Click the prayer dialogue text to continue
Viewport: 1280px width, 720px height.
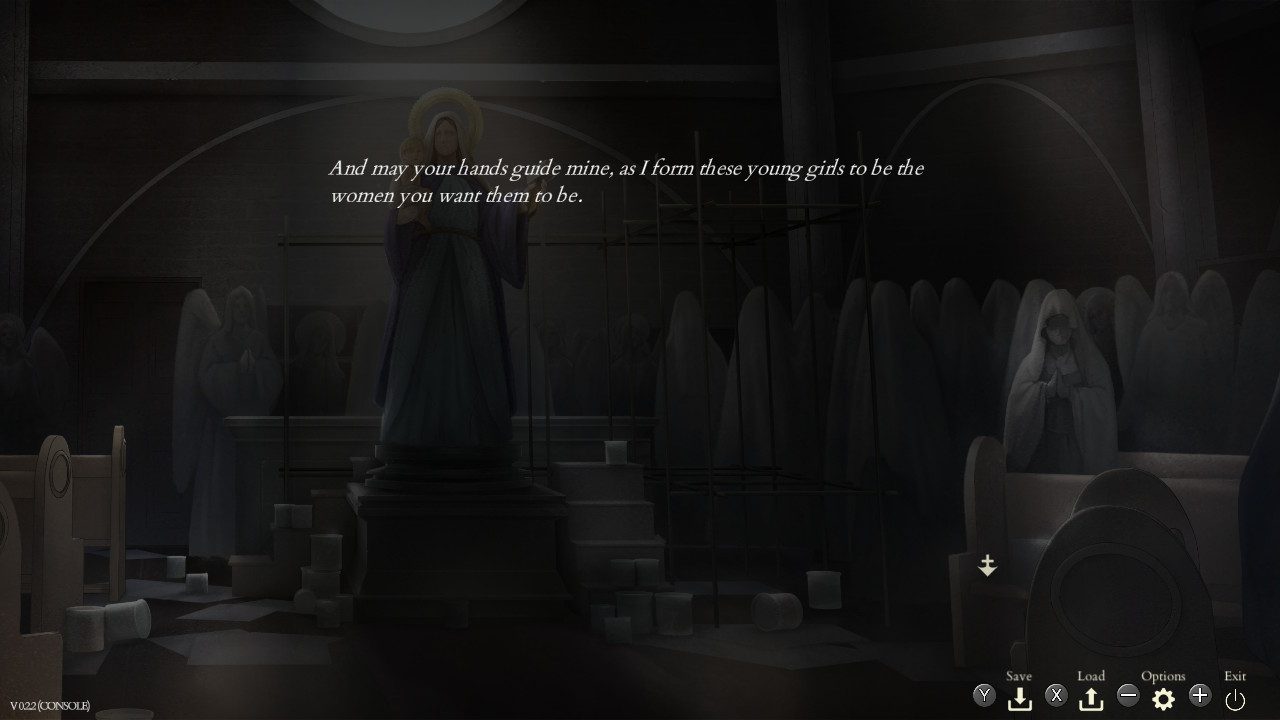pos(627,181)
